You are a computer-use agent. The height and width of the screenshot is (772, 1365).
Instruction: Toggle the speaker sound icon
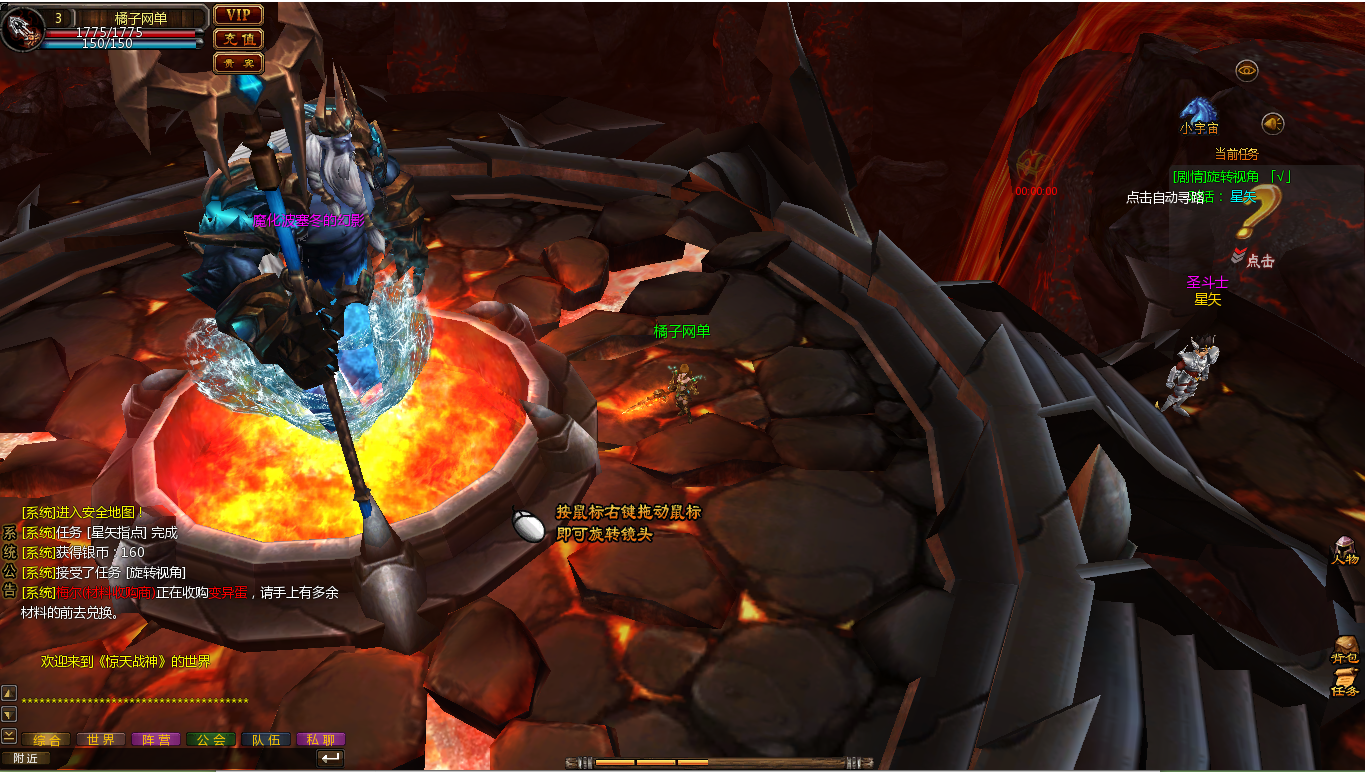tap(1272, 123)
